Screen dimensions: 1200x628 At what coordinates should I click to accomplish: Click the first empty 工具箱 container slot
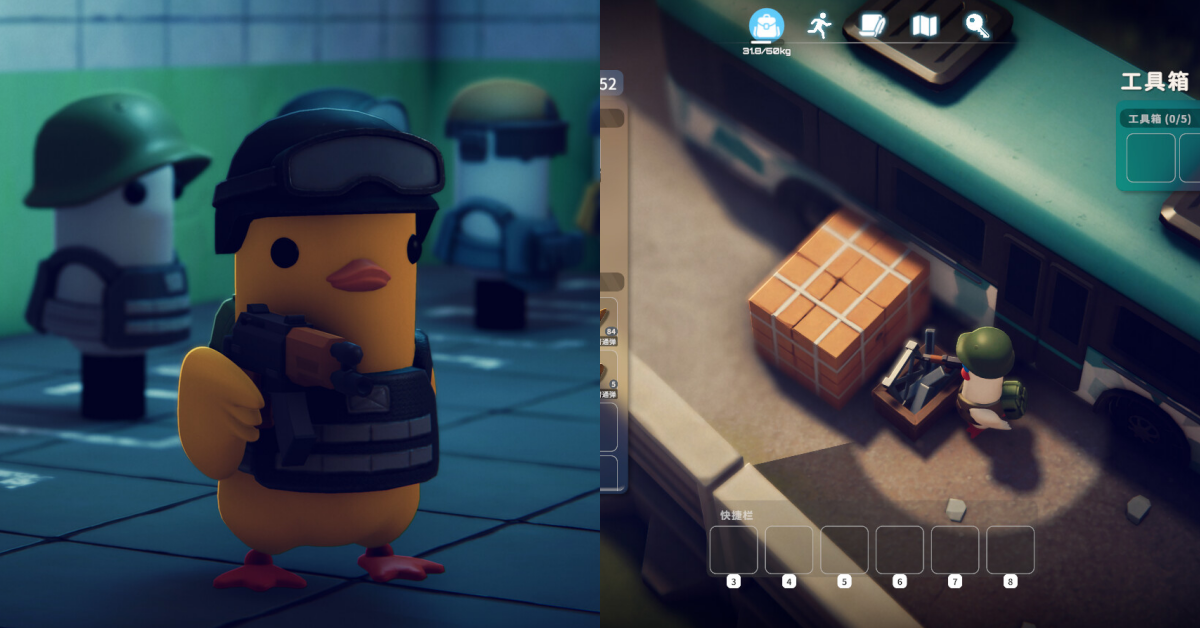1151,158
